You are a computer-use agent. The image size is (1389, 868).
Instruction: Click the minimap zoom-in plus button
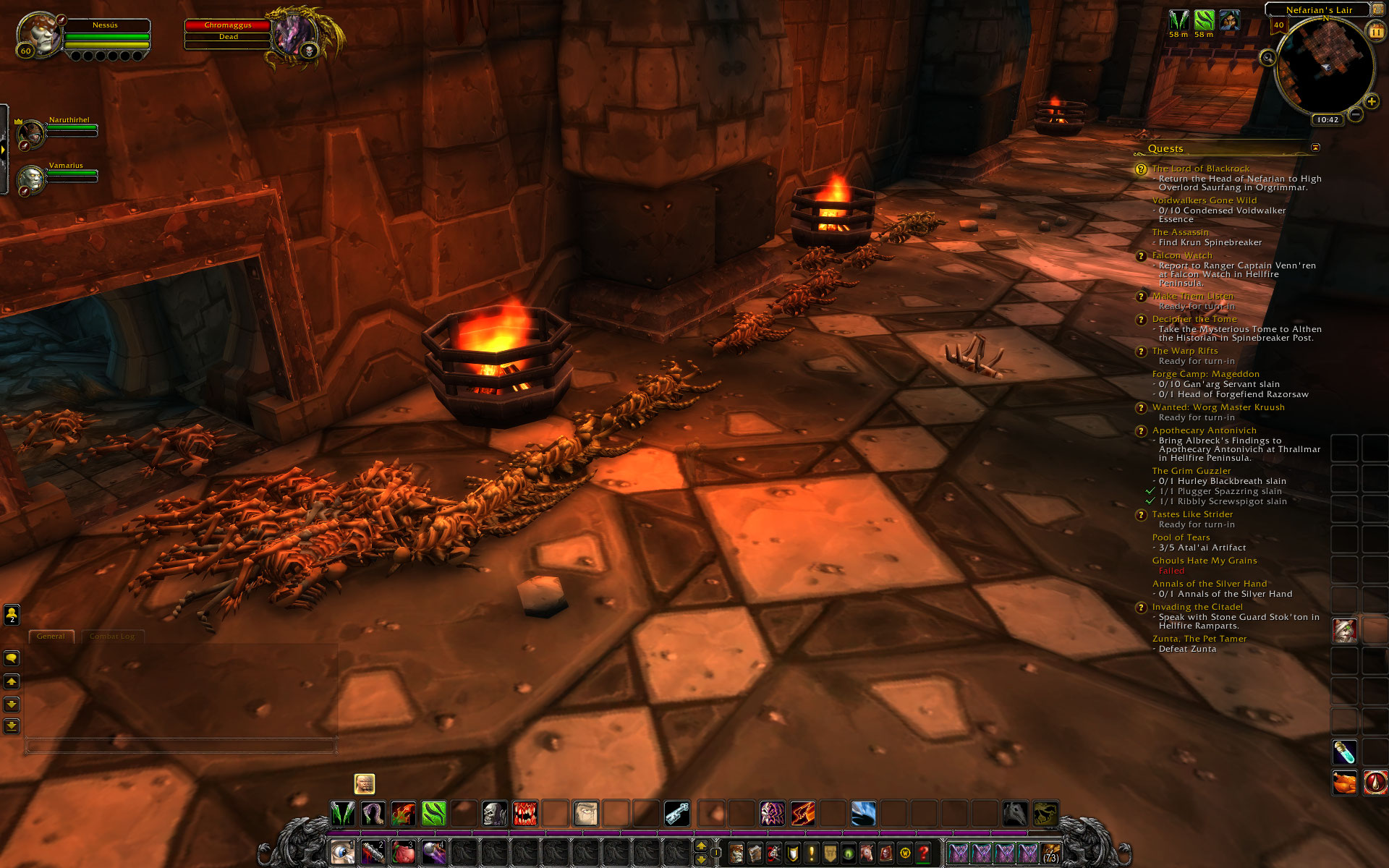click(x=1371, y=101)
